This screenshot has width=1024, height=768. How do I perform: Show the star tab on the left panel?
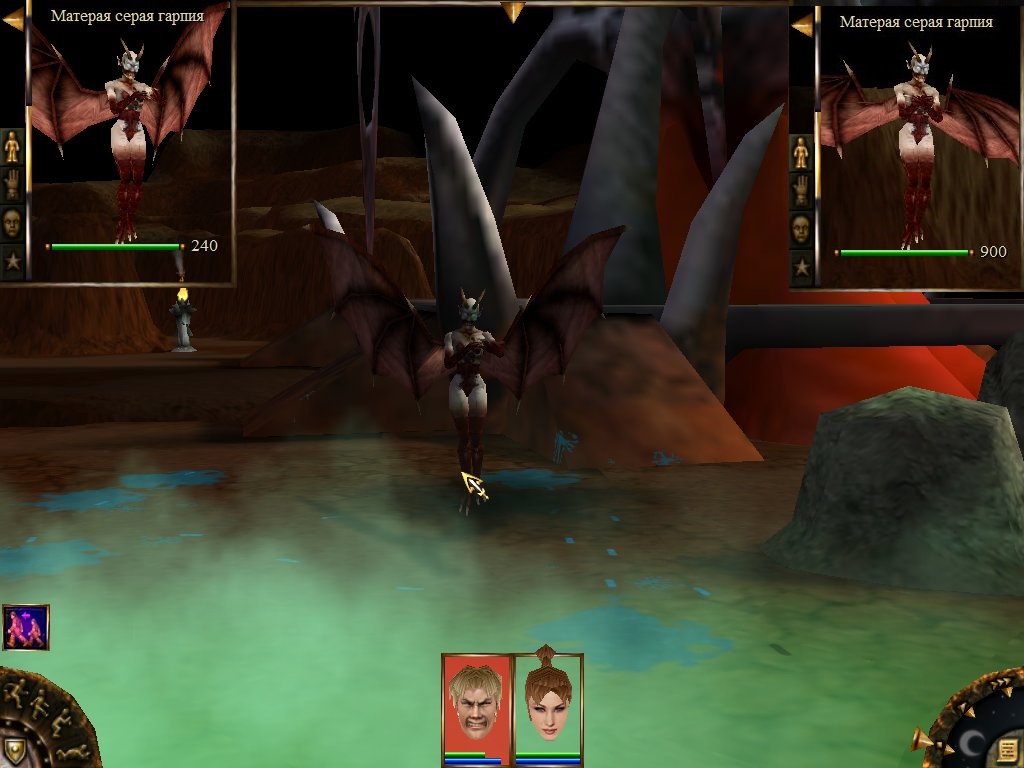click(x=12, y=261)
